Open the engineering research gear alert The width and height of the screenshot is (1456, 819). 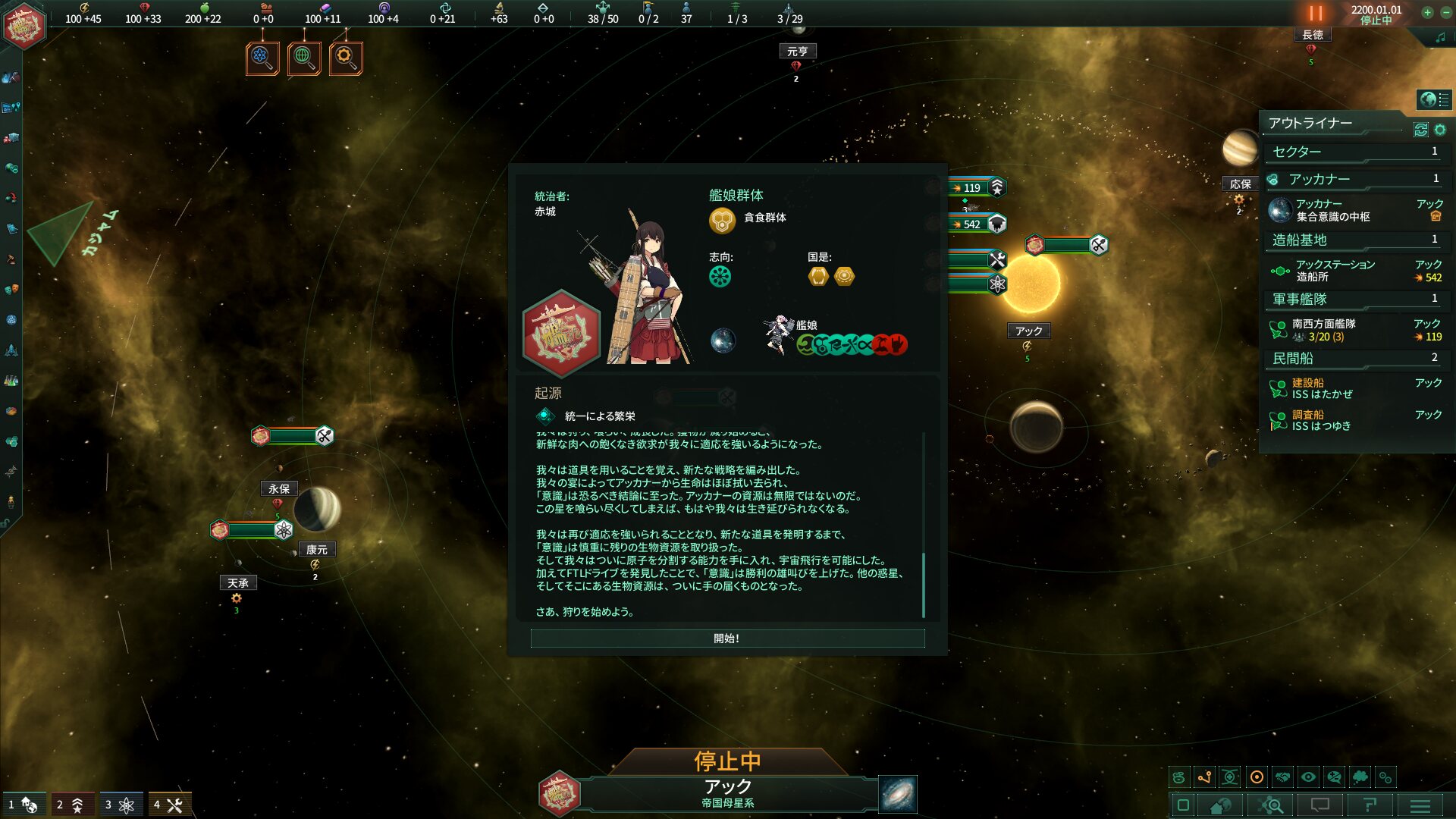(x=346, y=58)
